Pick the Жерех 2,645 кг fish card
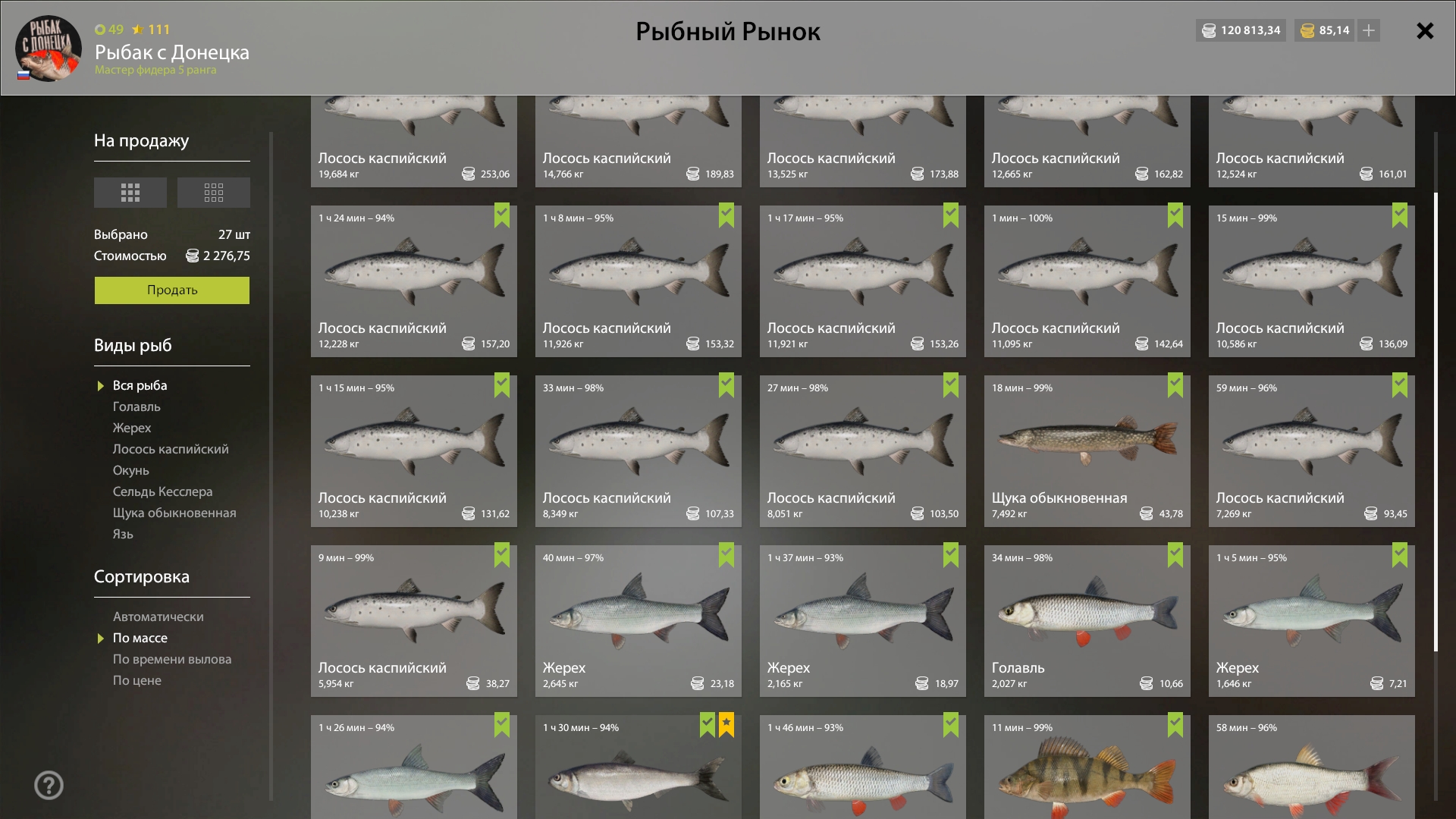This screenshot has height=819, width=1456. [638, 621]
